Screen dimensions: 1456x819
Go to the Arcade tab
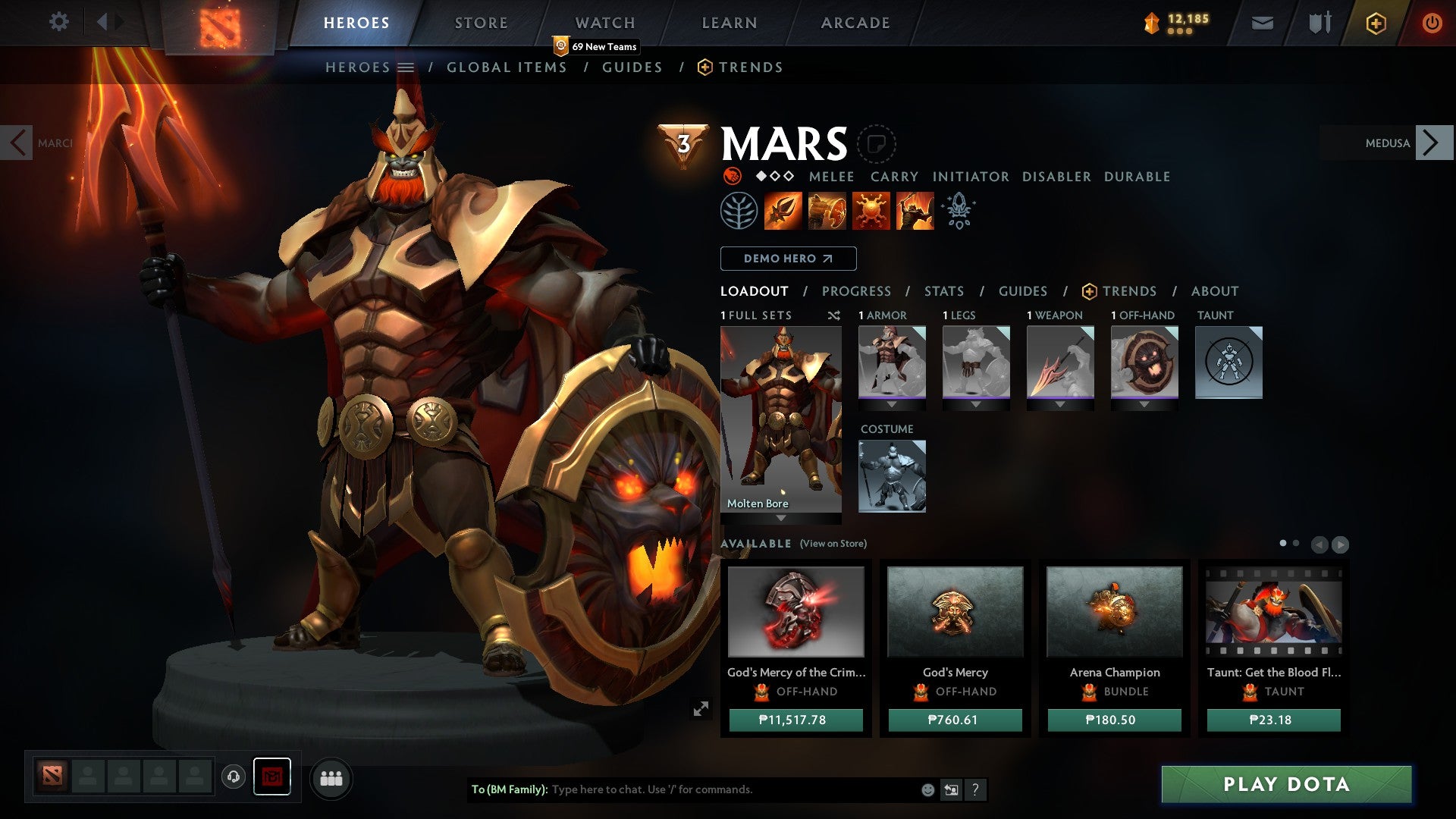click(x=855, y=23)
